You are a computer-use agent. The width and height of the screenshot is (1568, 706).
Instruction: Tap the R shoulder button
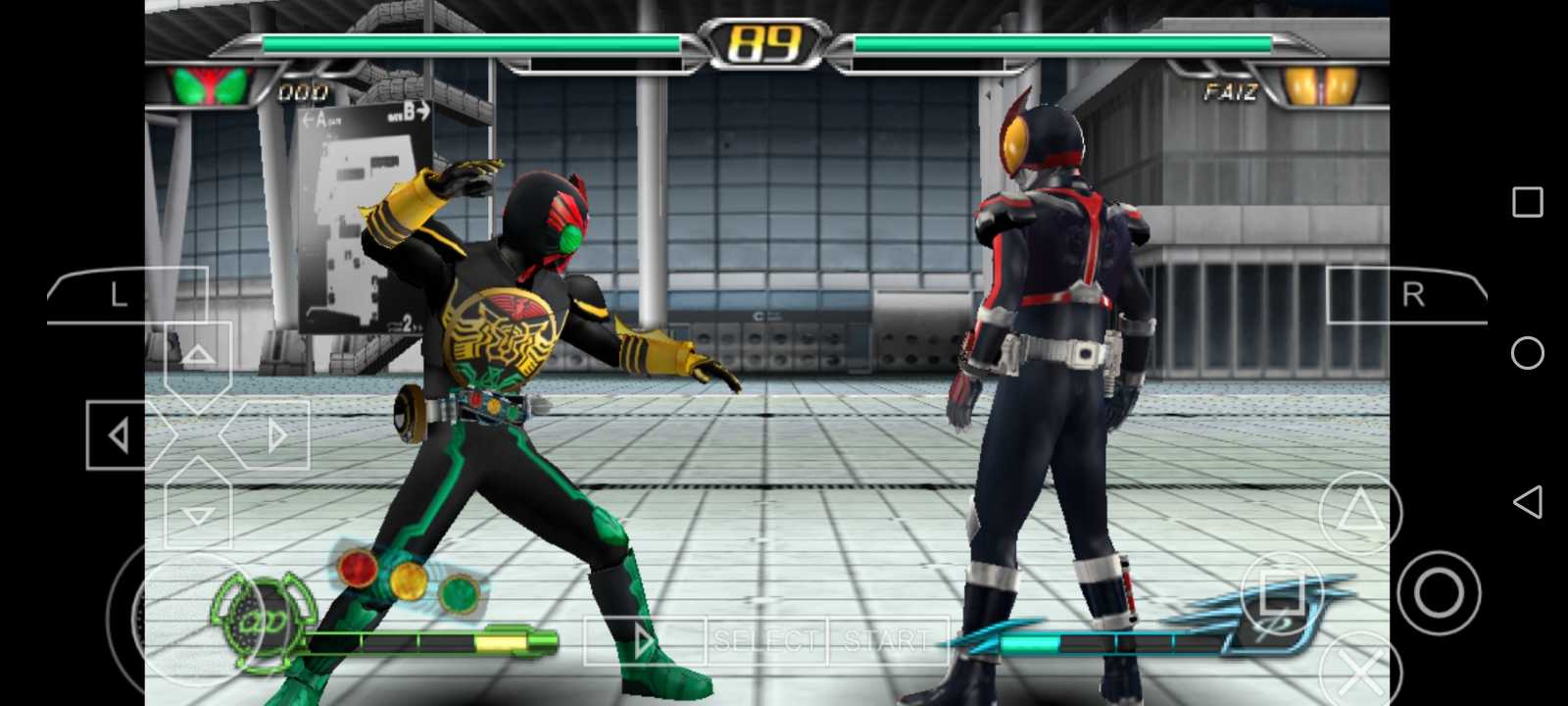point(1407,294)
